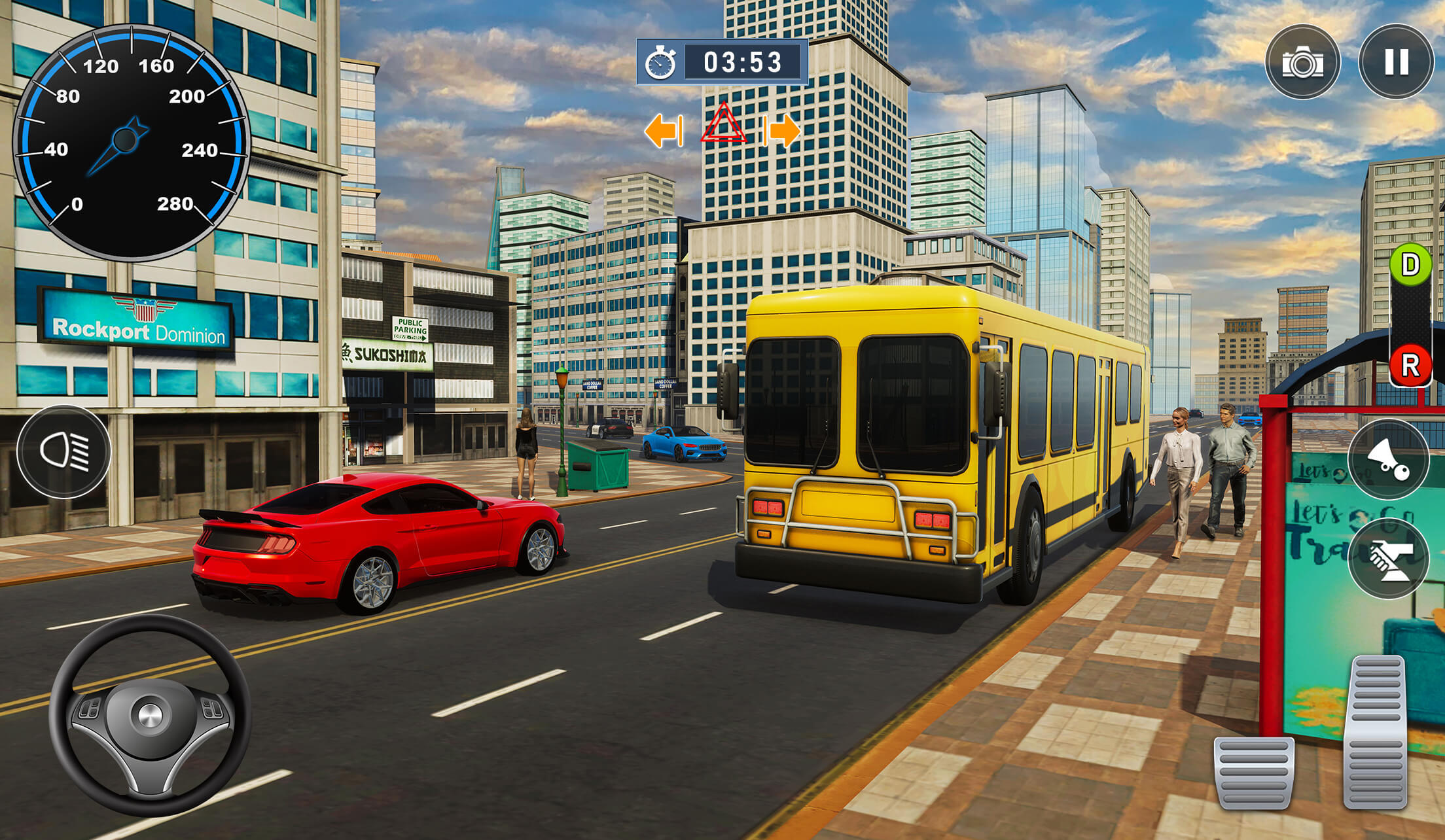Viewport: 1445px width, 840px height.
Task: Click the speedometer gauge
Action: coord(131,141)
